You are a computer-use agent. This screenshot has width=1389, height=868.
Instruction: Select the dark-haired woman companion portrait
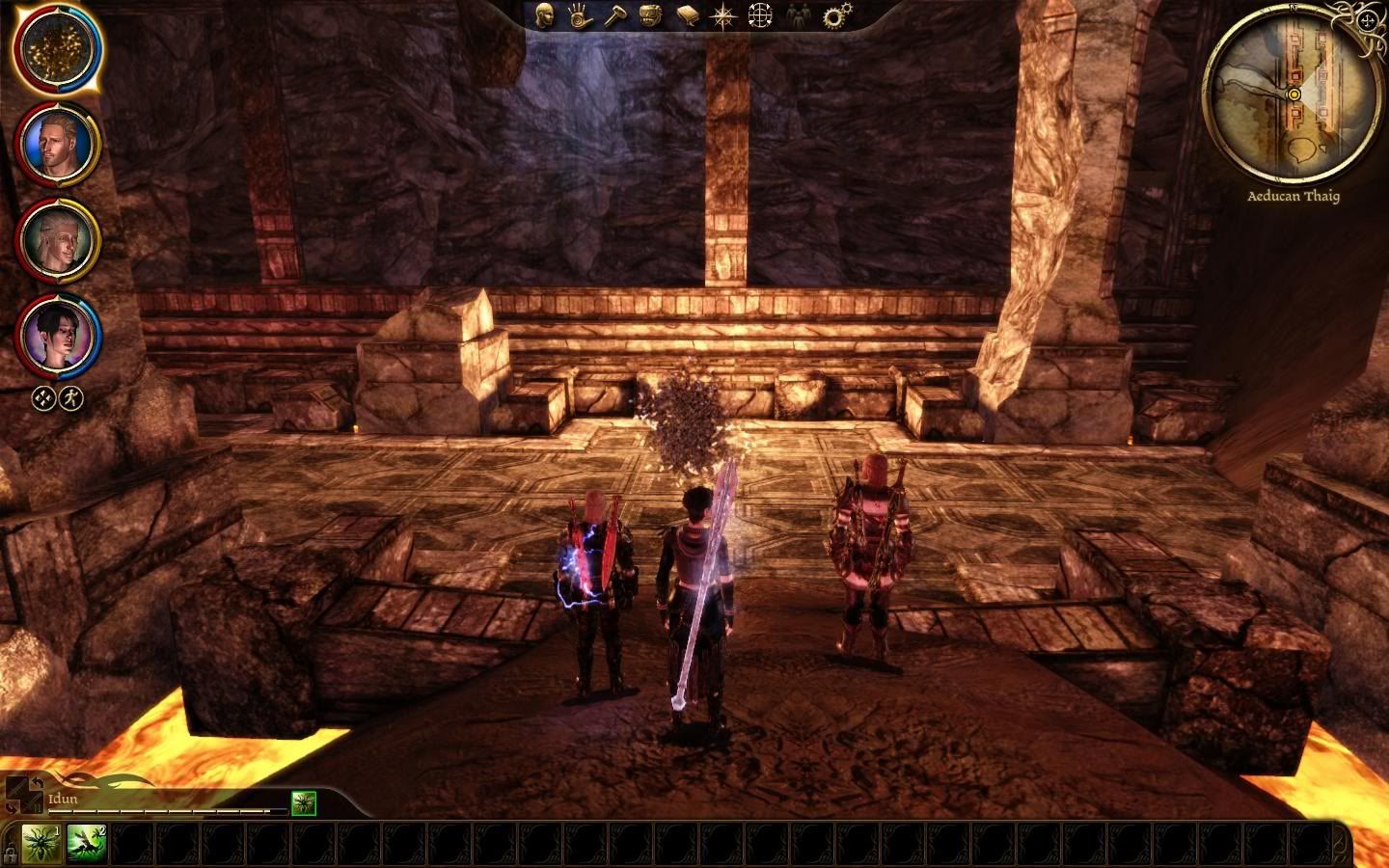click(58, 335)
